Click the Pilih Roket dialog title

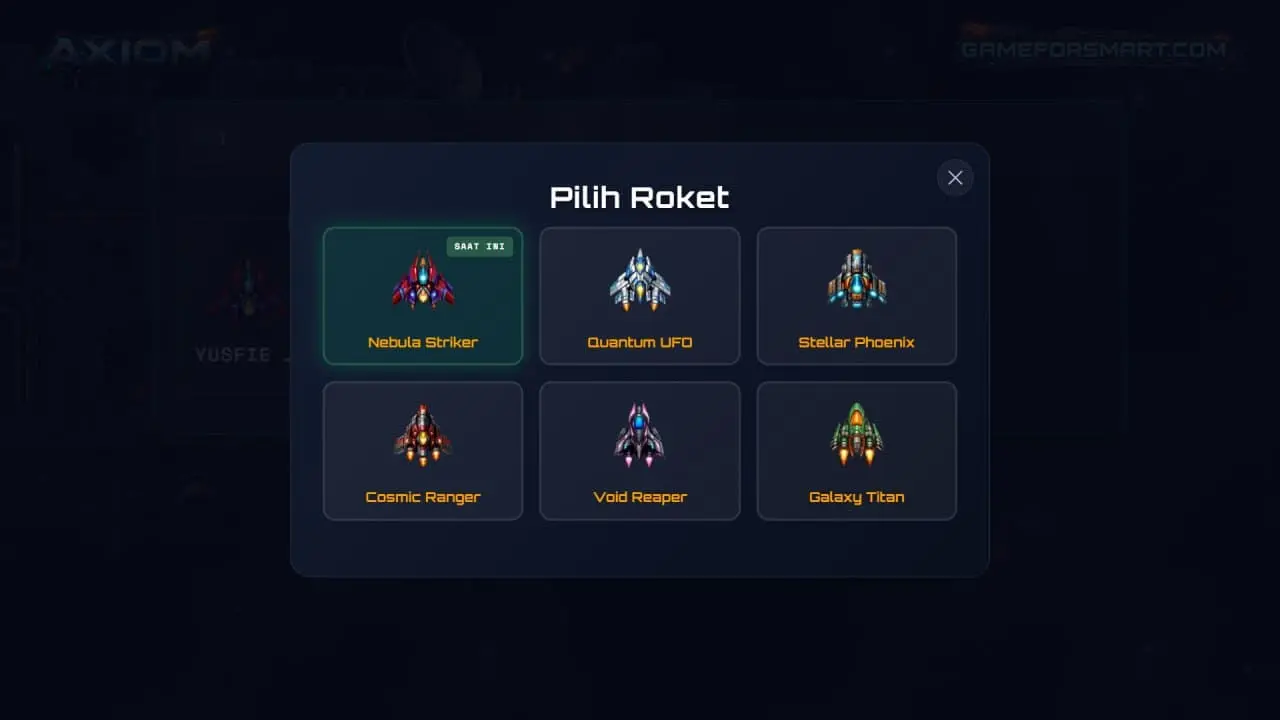coord(640,197)
